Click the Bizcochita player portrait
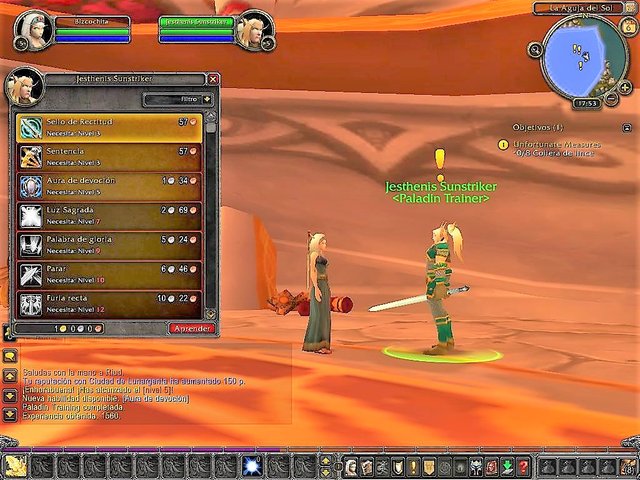This screenshot has height=480, width=640. [x=33, y=28]
